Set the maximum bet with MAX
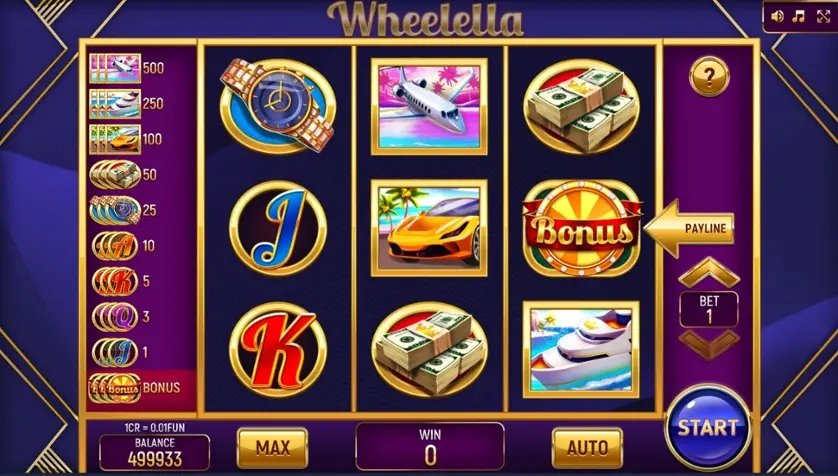The width and height of the screenshot is (838, 476). click(272, 447)
